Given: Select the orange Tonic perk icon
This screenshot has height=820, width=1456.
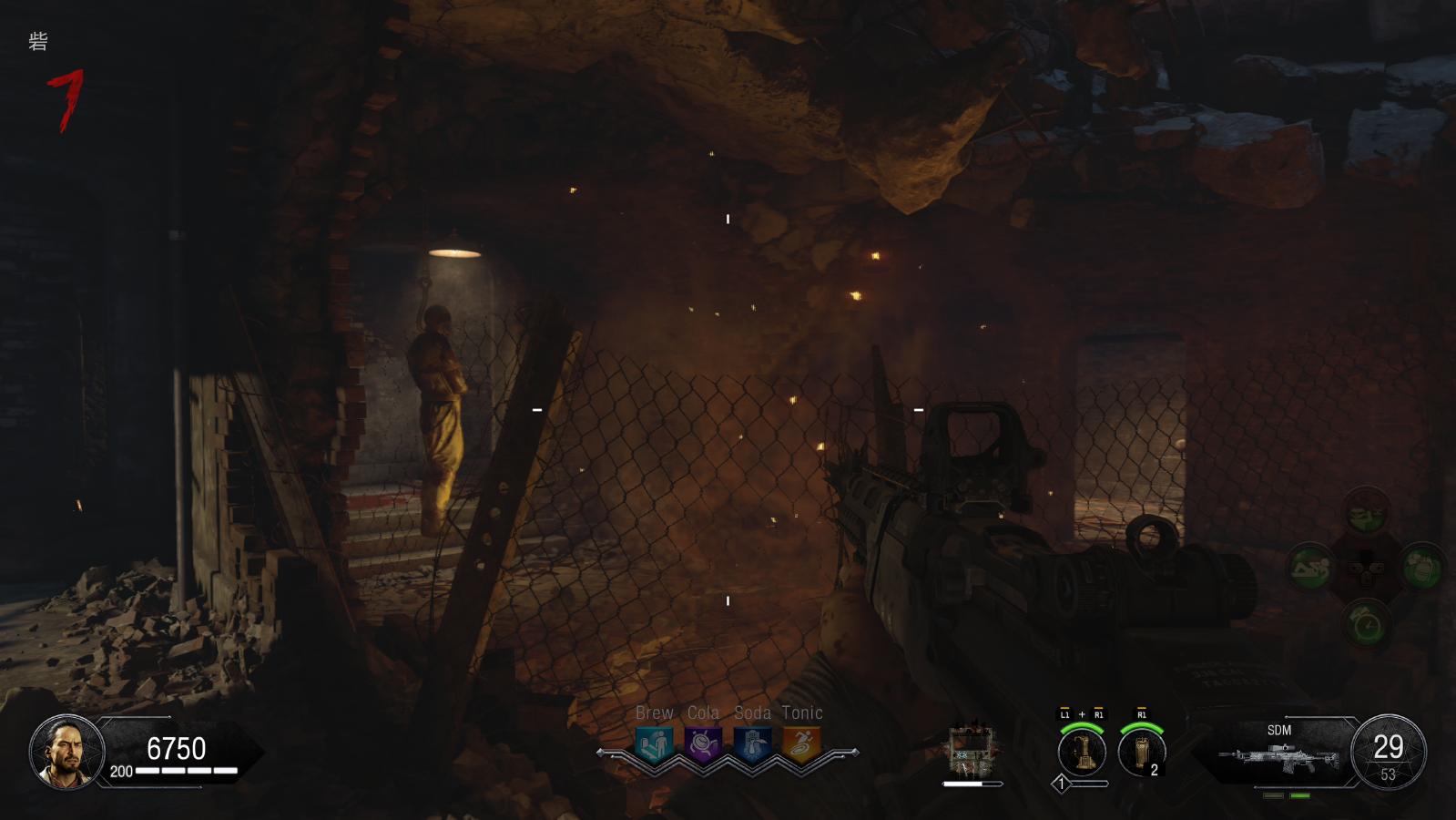Looking at the screenshot, I should [801, 744].
